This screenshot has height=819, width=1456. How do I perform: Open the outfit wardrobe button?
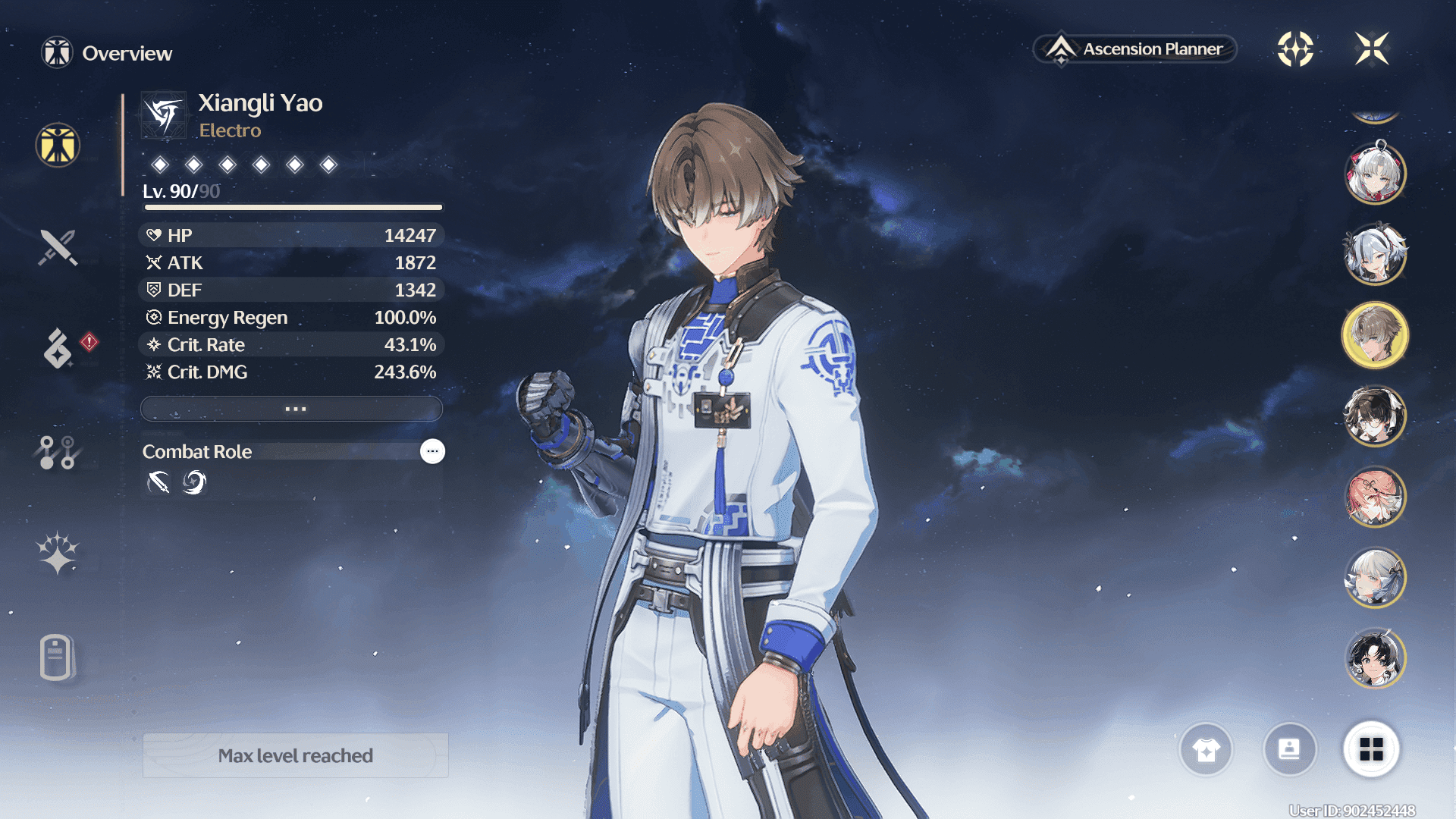1206,750
